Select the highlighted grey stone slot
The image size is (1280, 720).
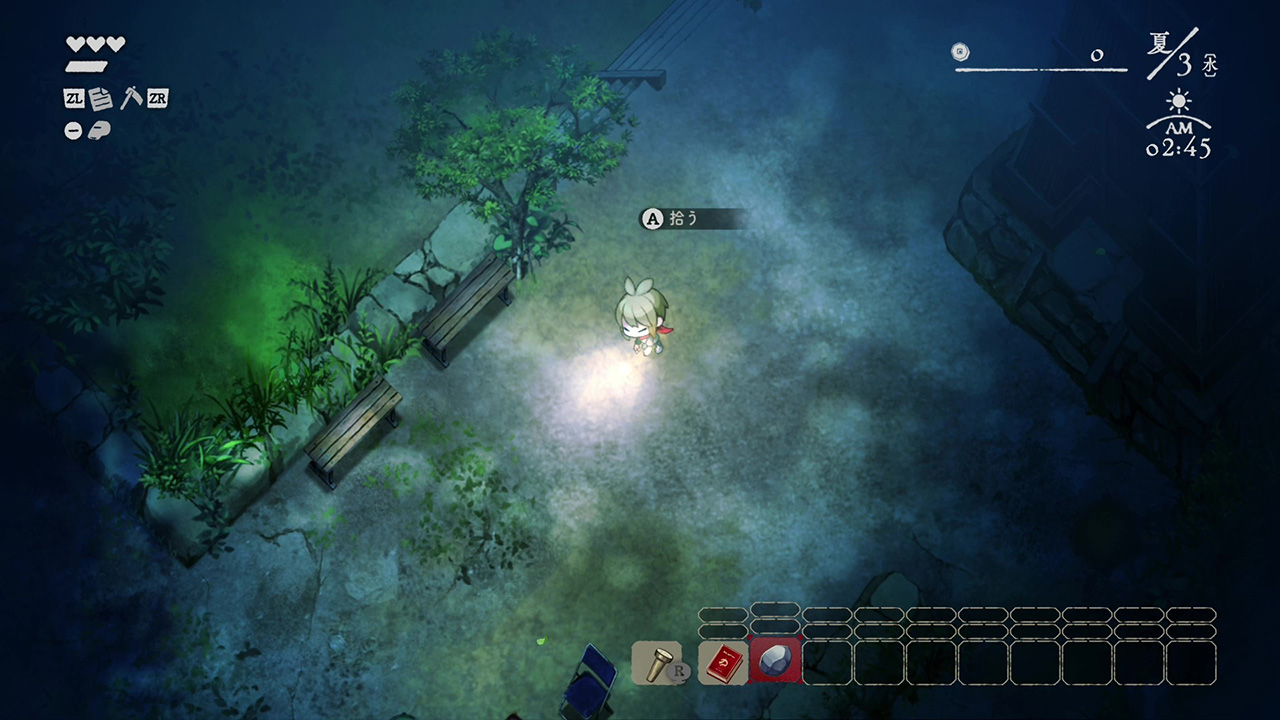(x=775, y=662)
